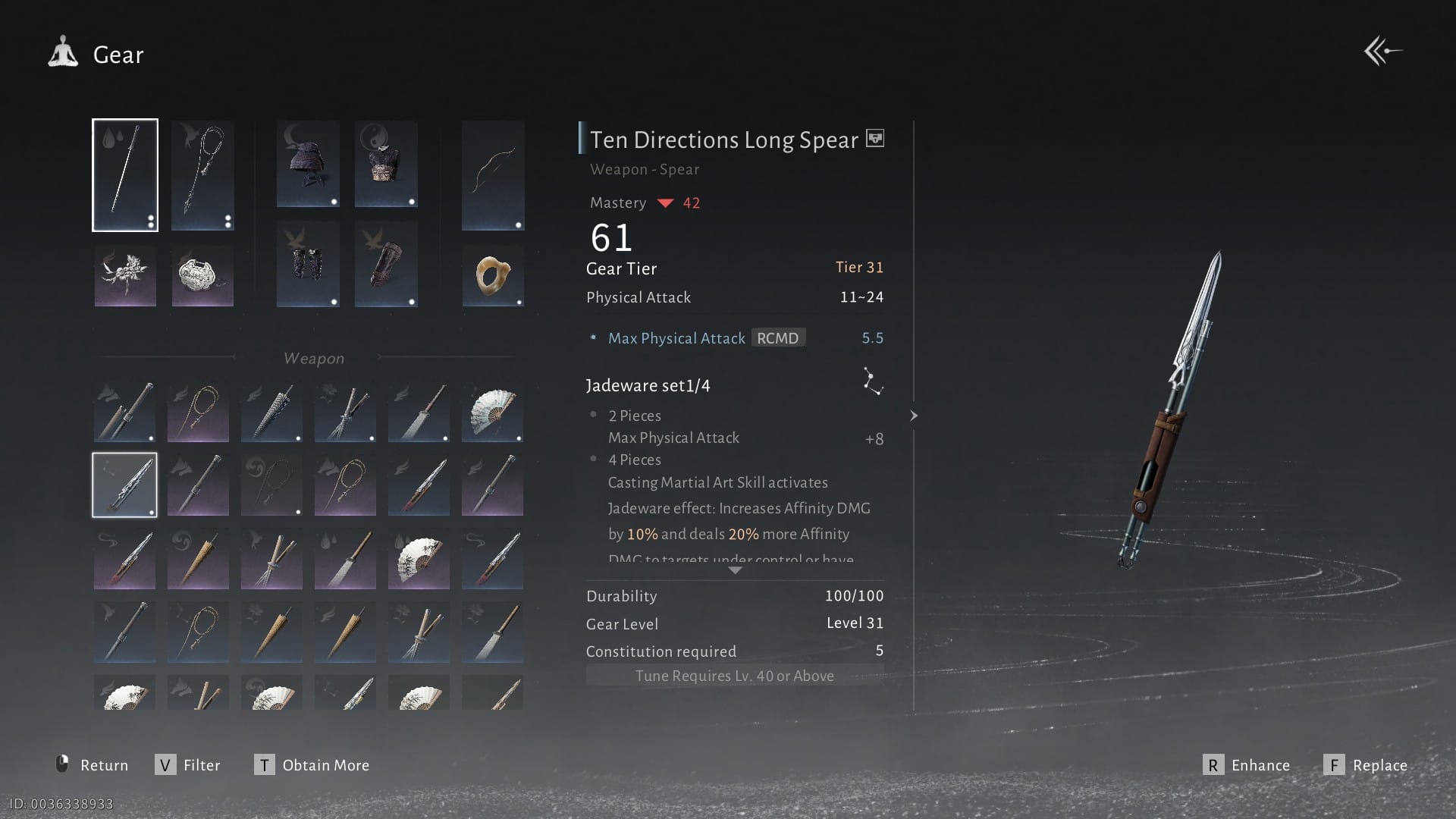
Task: Expand the details panel side arrow
Action: [x=914, y=416]
